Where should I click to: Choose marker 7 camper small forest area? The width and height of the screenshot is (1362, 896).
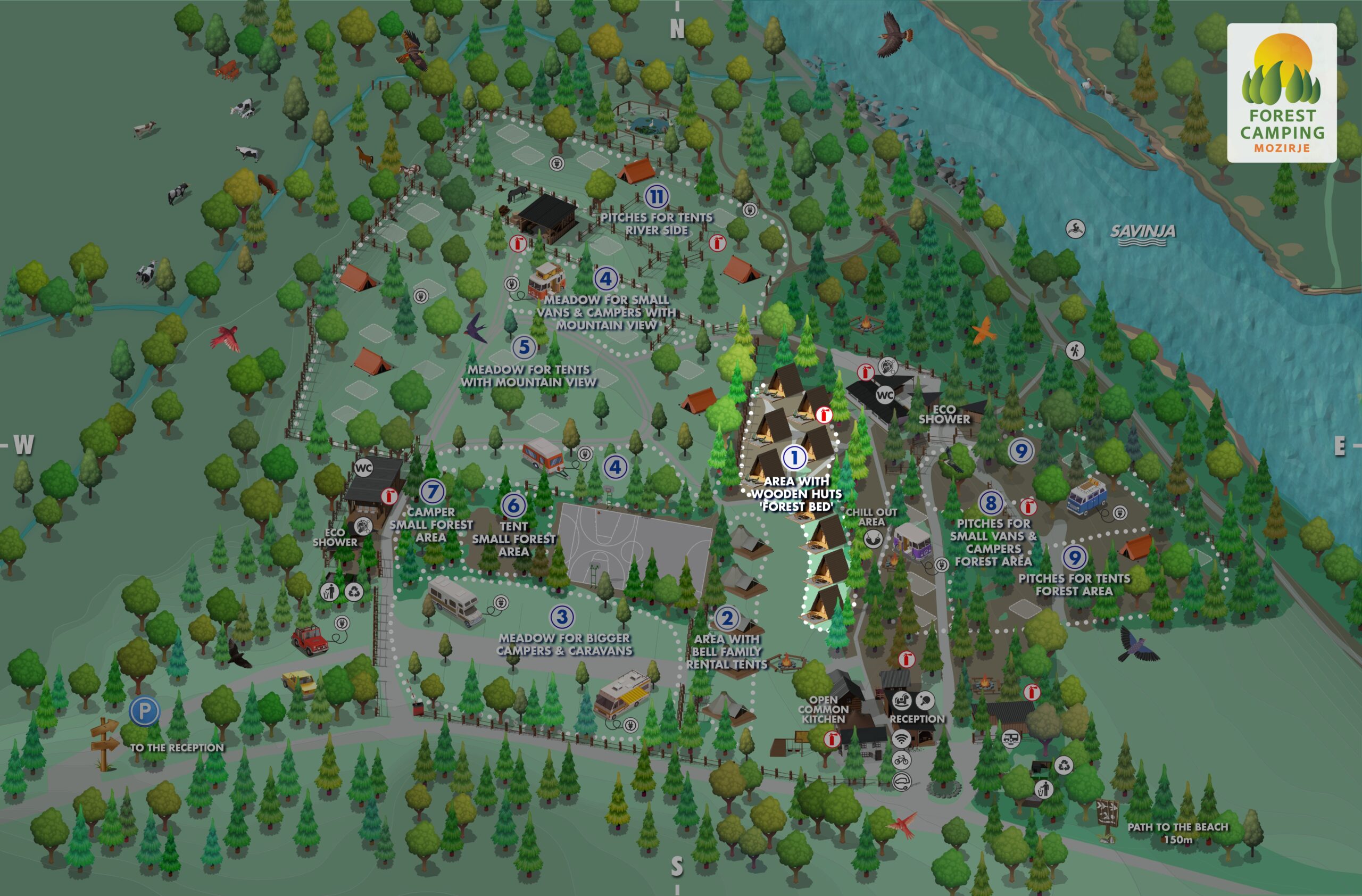coord(432,491)
